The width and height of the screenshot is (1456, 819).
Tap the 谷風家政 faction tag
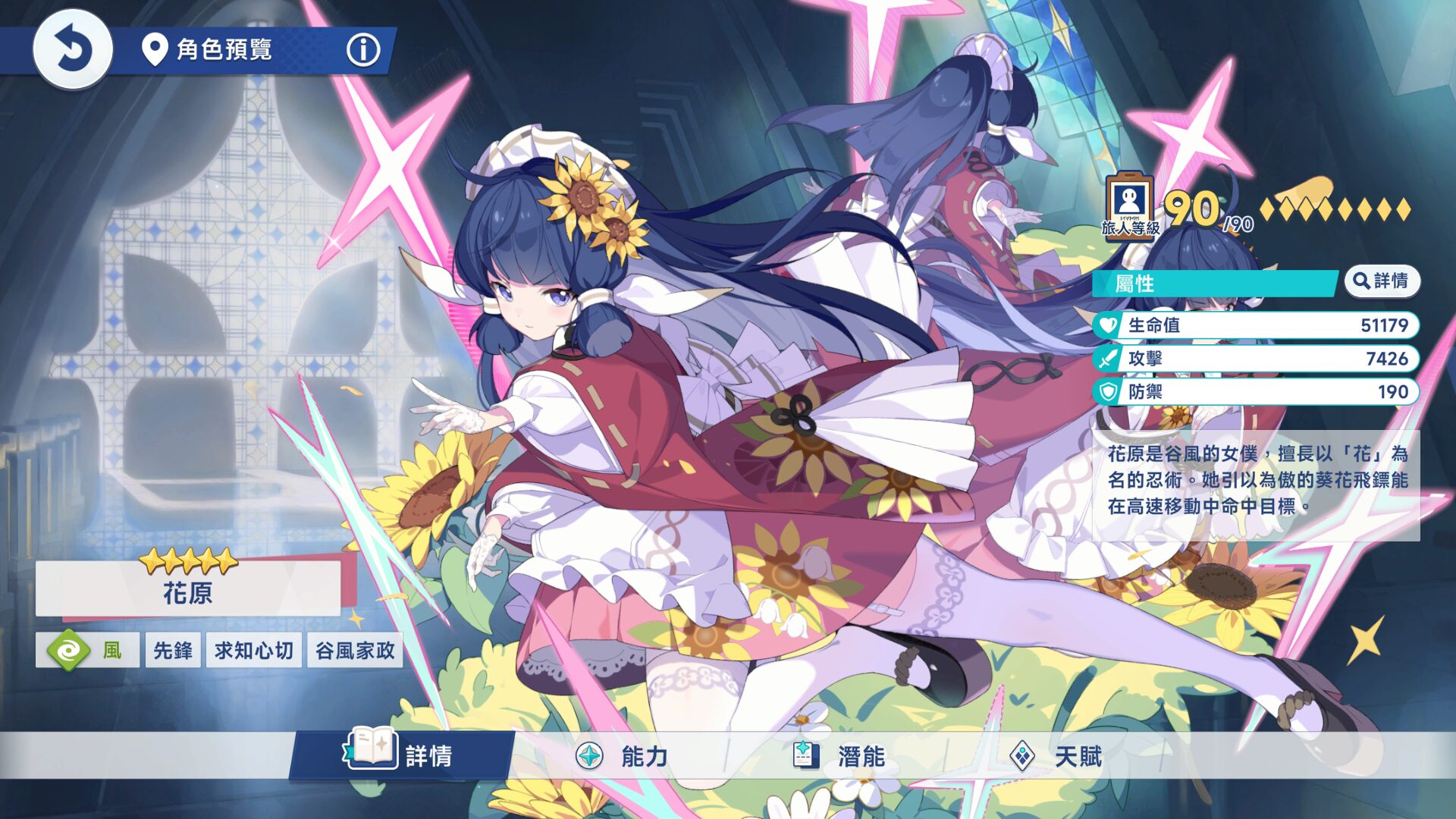(355, 651)
